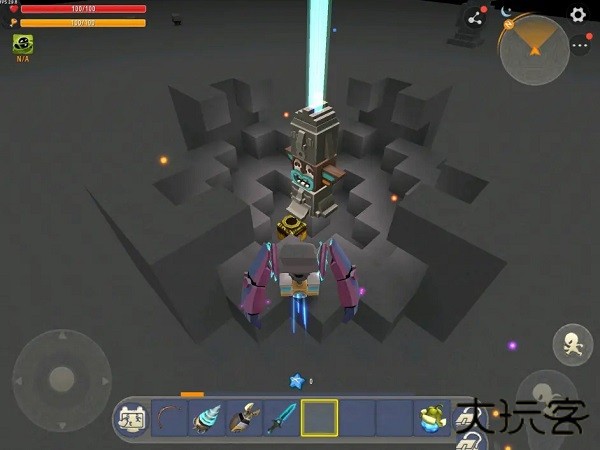Open the backpack inventory button
Image resolution: width=600 pixels, height=450 pixels.
coord(132,418)
